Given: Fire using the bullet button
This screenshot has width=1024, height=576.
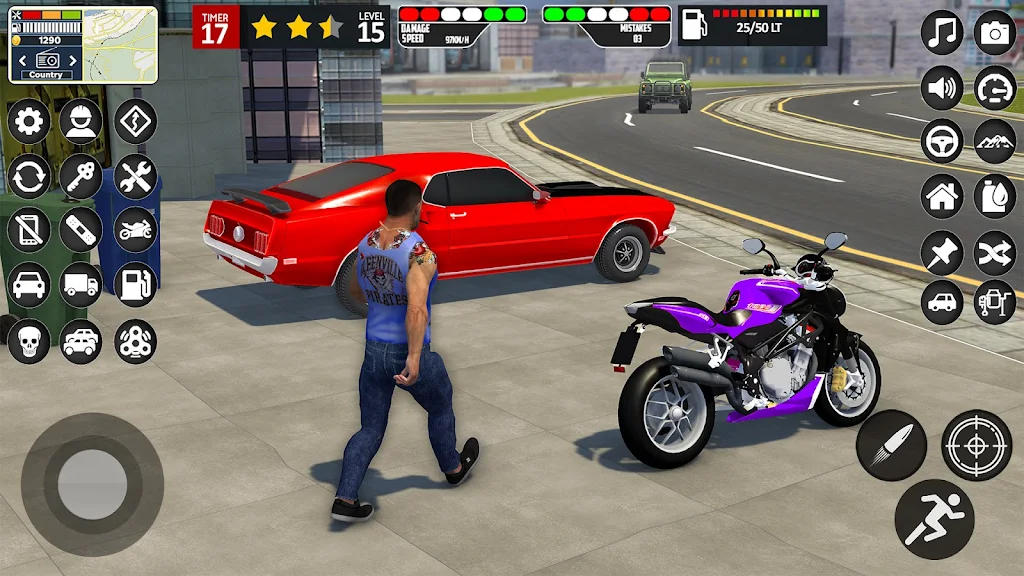Looking at the screenshot, I should (891, 445).
